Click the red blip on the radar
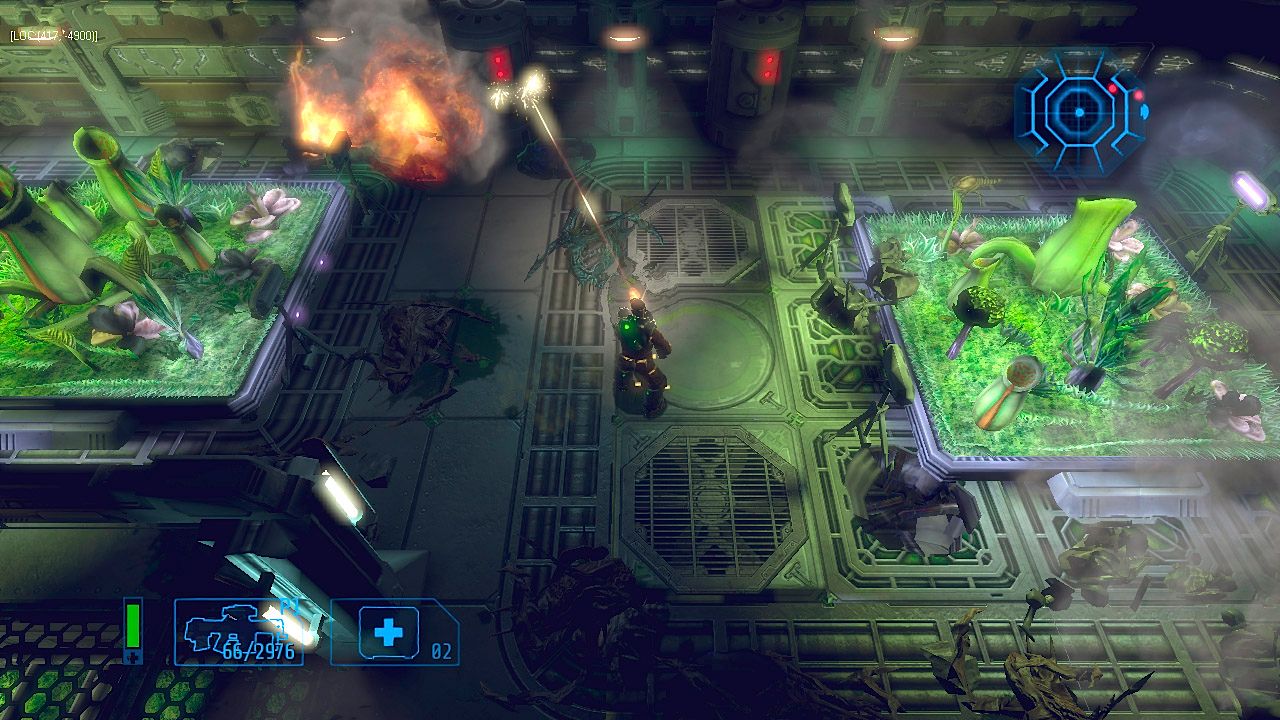This screenshot has width=1280, height=720. [x=1114, y=88]
